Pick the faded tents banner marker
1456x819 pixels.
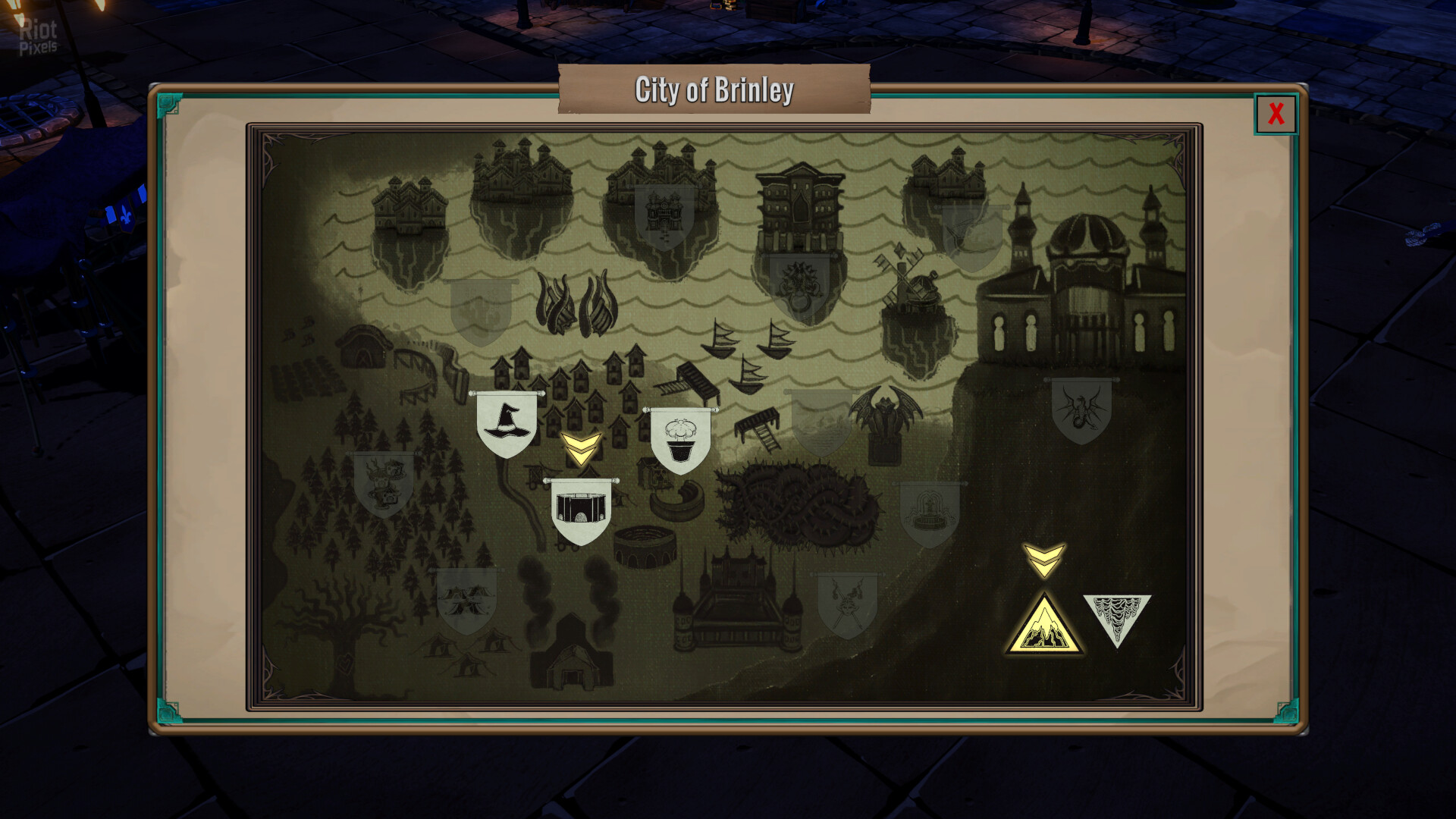point(466,599)
